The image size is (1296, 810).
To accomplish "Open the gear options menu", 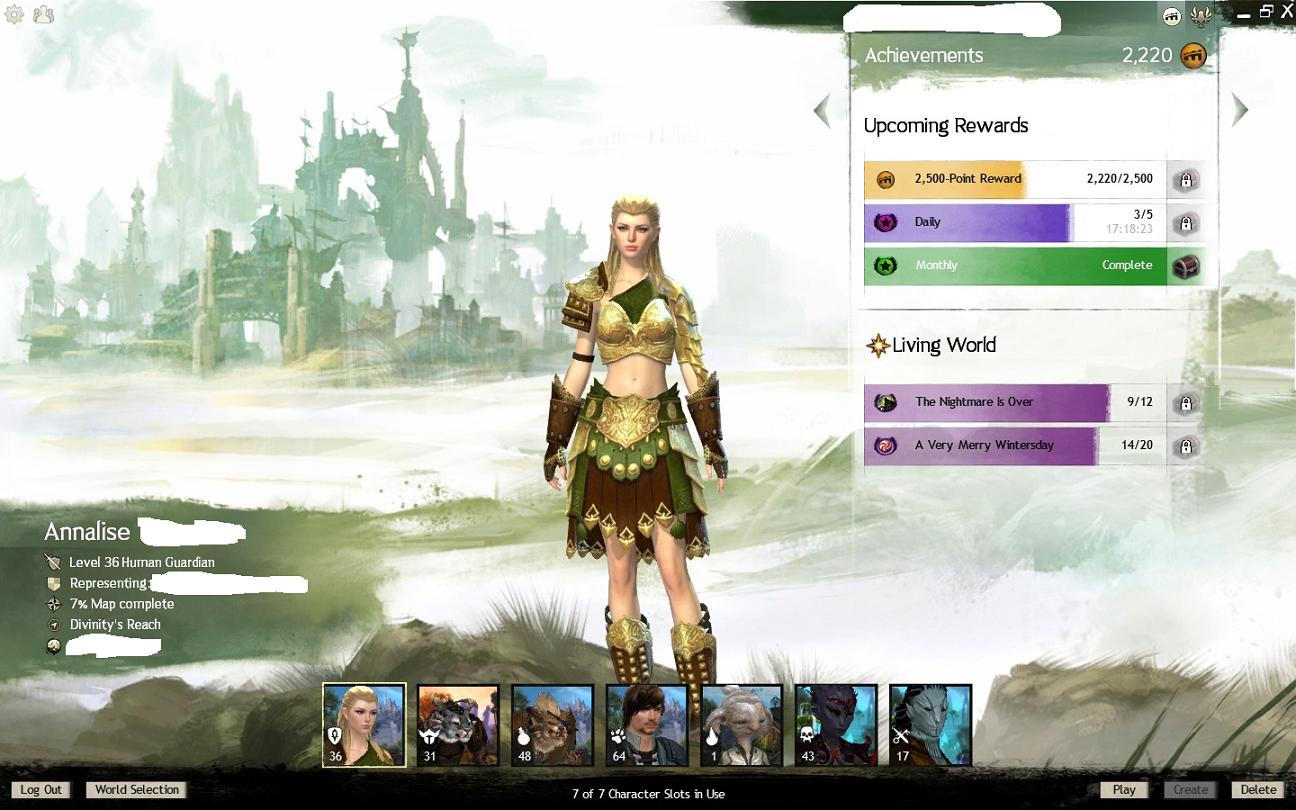I will pyautogui.click(x=14, y=14).
